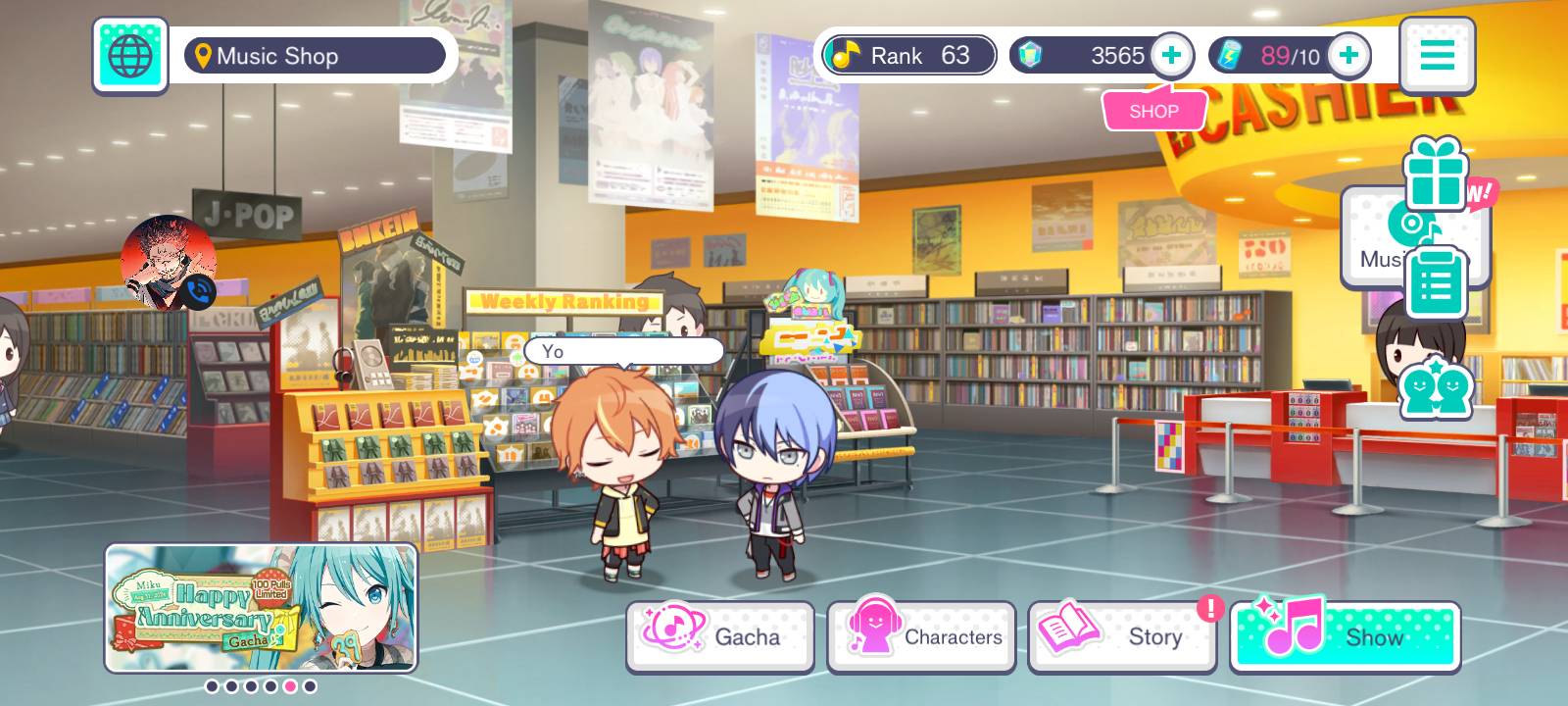Open the Story menu
The height and width of the screenshot is (706, 1568).
[1122, 636]
